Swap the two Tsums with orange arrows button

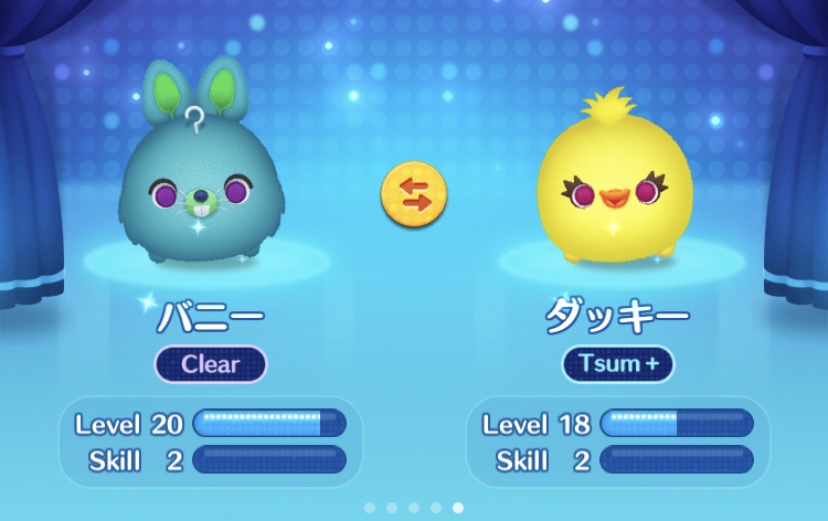(x=413, y=193)
